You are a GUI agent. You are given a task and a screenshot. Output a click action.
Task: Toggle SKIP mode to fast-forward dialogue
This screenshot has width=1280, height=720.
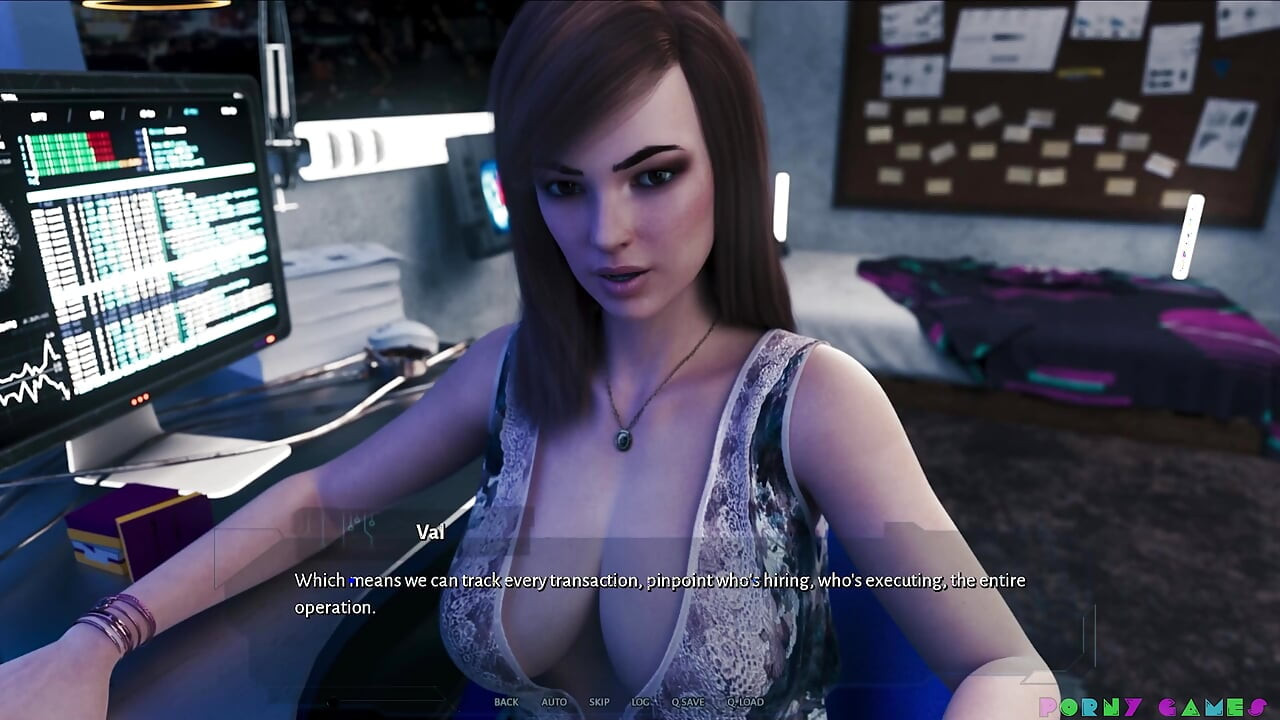point(598,702)
